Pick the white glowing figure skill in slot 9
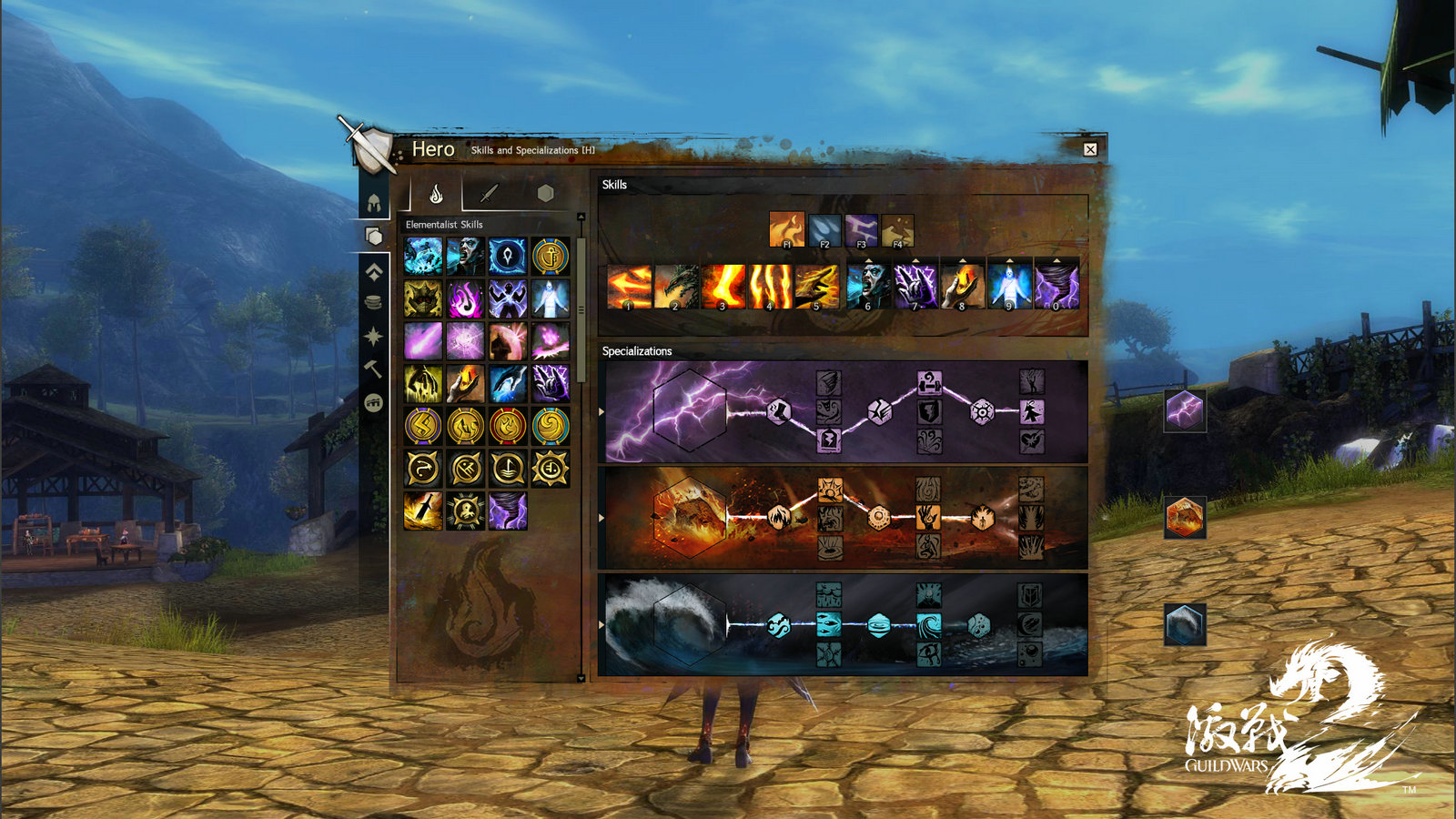The height and width of the screenshot is (819, 1456). click(x=1010, y=287)
